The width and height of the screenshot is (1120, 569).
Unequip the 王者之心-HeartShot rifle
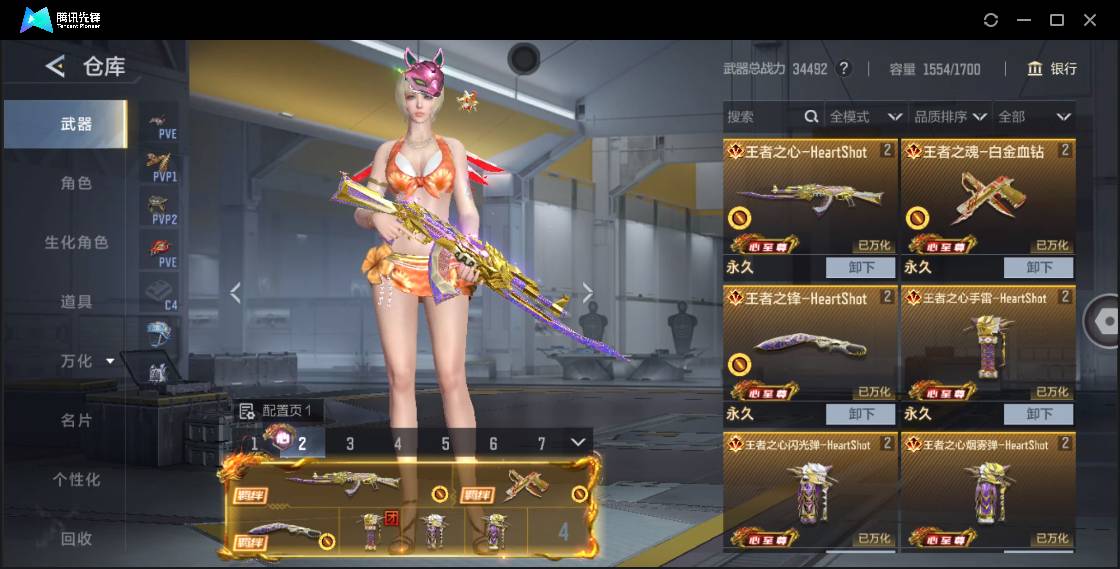coord(861,267)
